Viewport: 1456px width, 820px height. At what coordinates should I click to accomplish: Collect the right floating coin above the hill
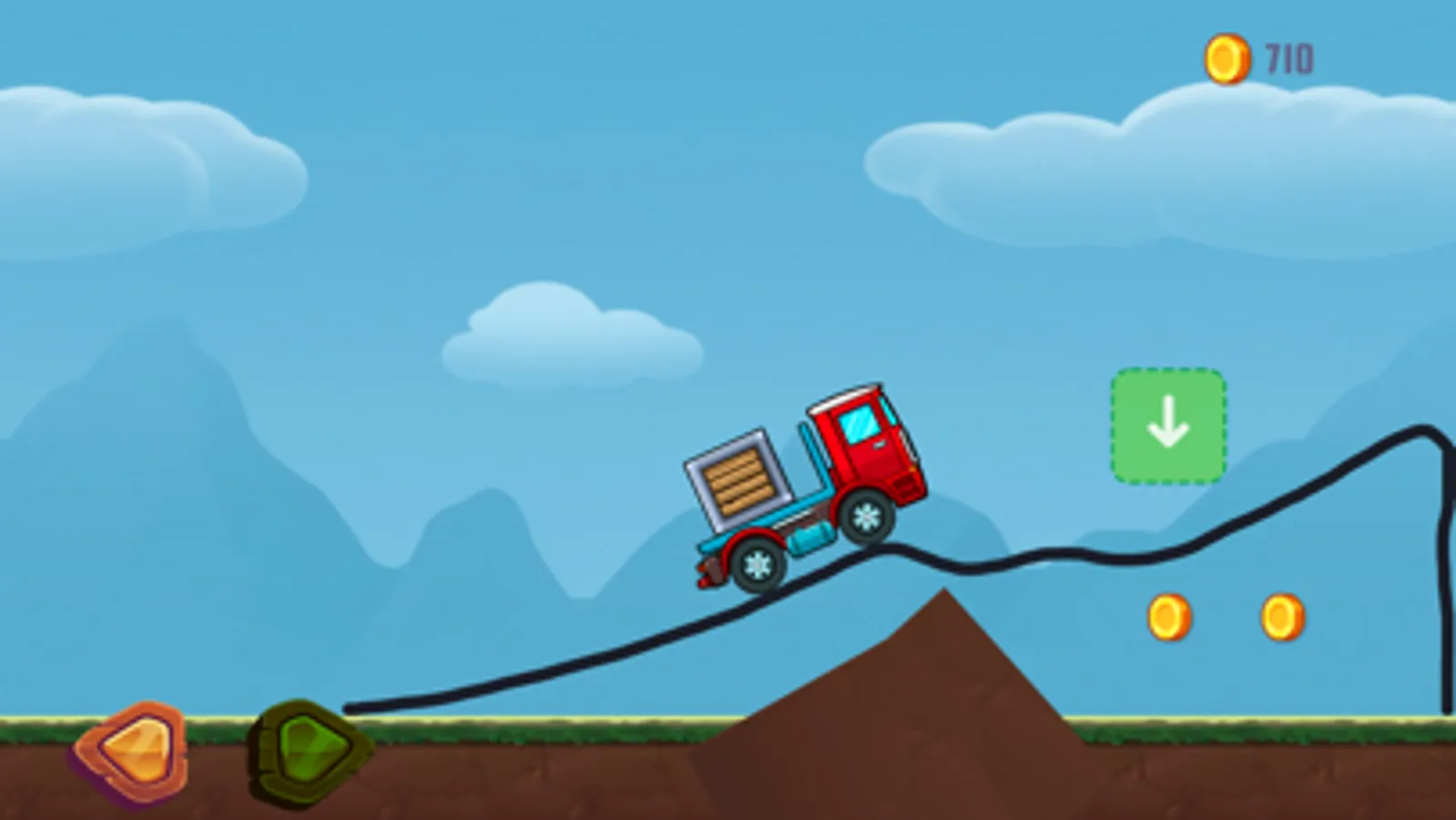pyautogui.click(x=1284, y=616)
